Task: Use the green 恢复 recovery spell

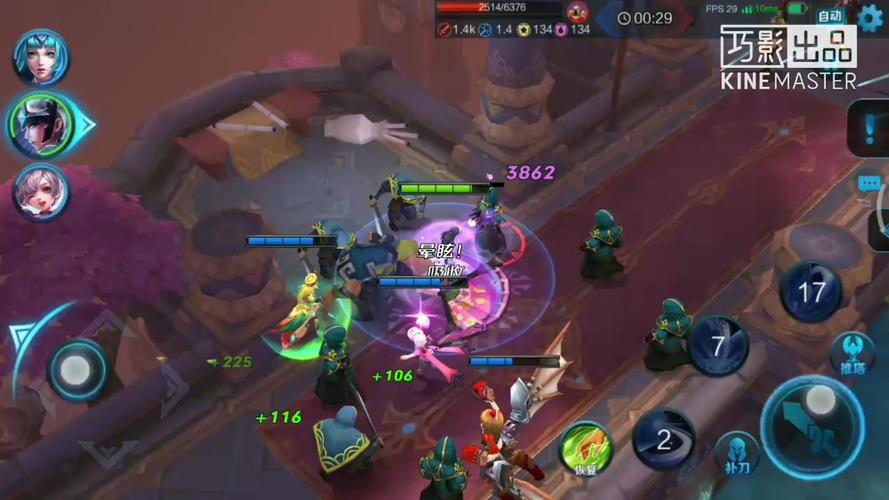Action: pos(585,446)
